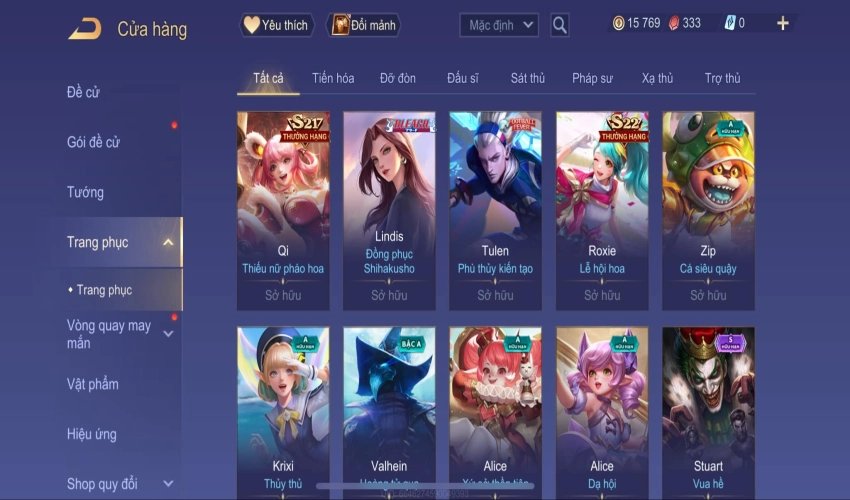Select the Trợ thủ tab
The width and height of the screenshot is (850, 500).
[x=722, y=78]
